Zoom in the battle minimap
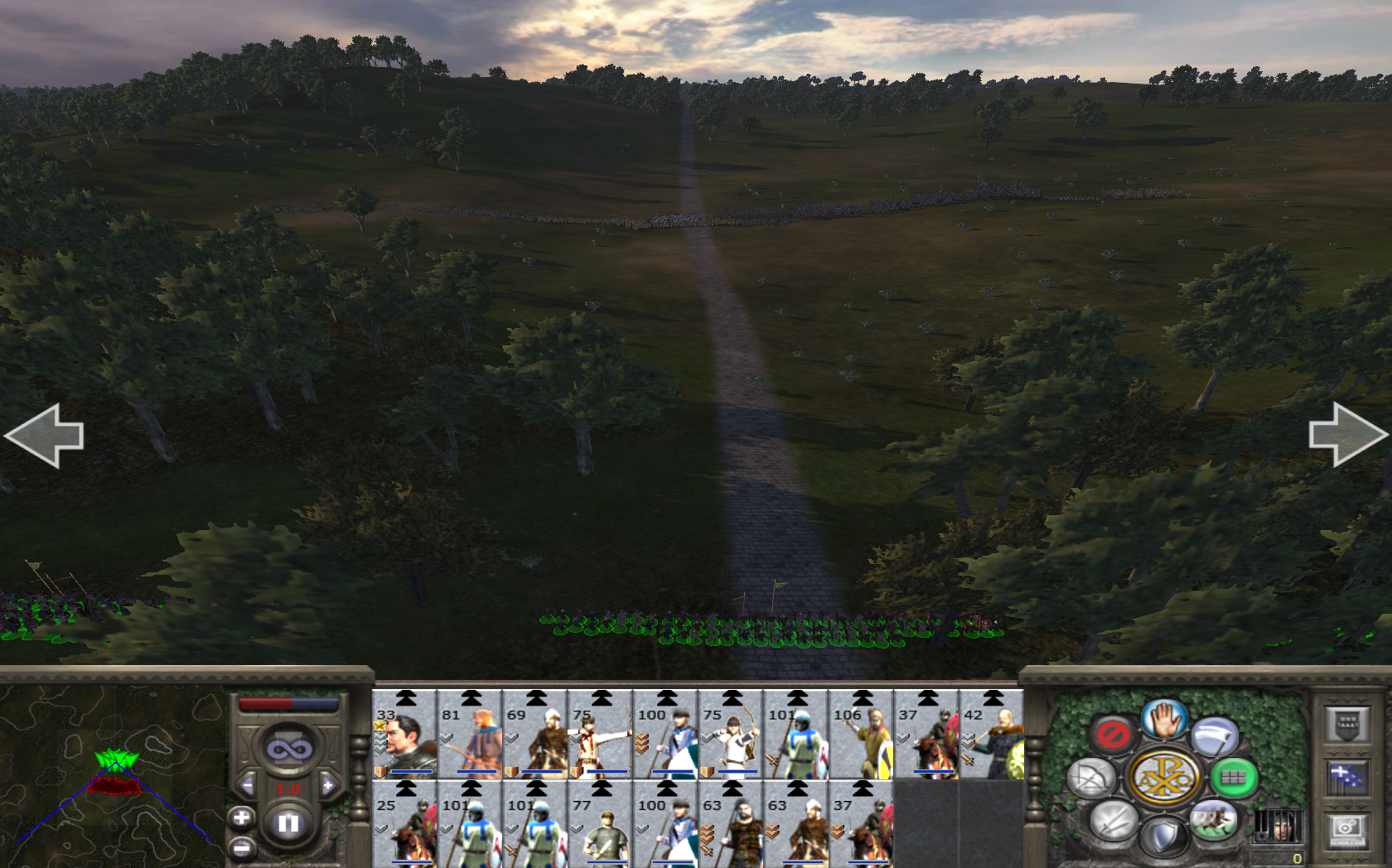 tap(241, 818)
